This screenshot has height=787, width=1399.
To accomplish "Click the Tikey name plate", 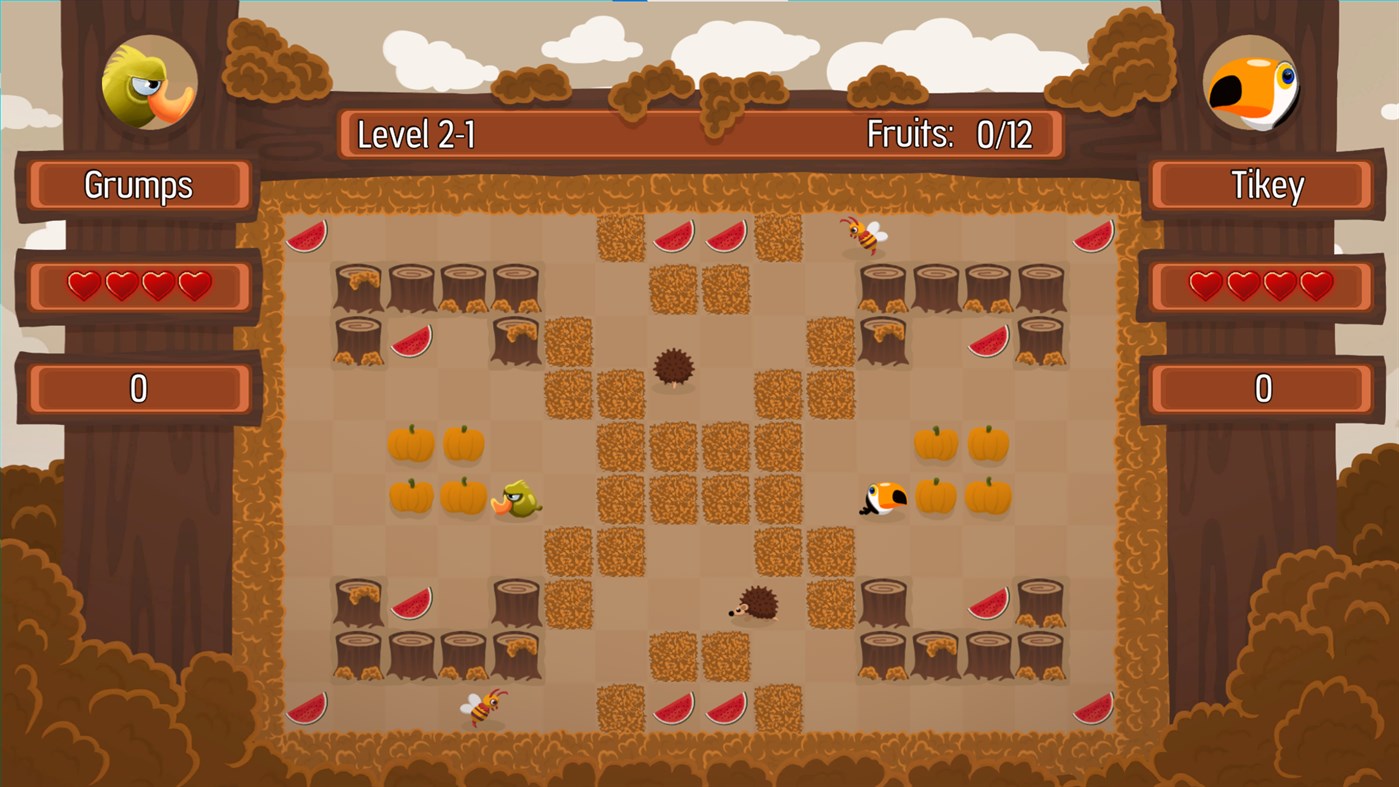I will [x=1259, y=184].
